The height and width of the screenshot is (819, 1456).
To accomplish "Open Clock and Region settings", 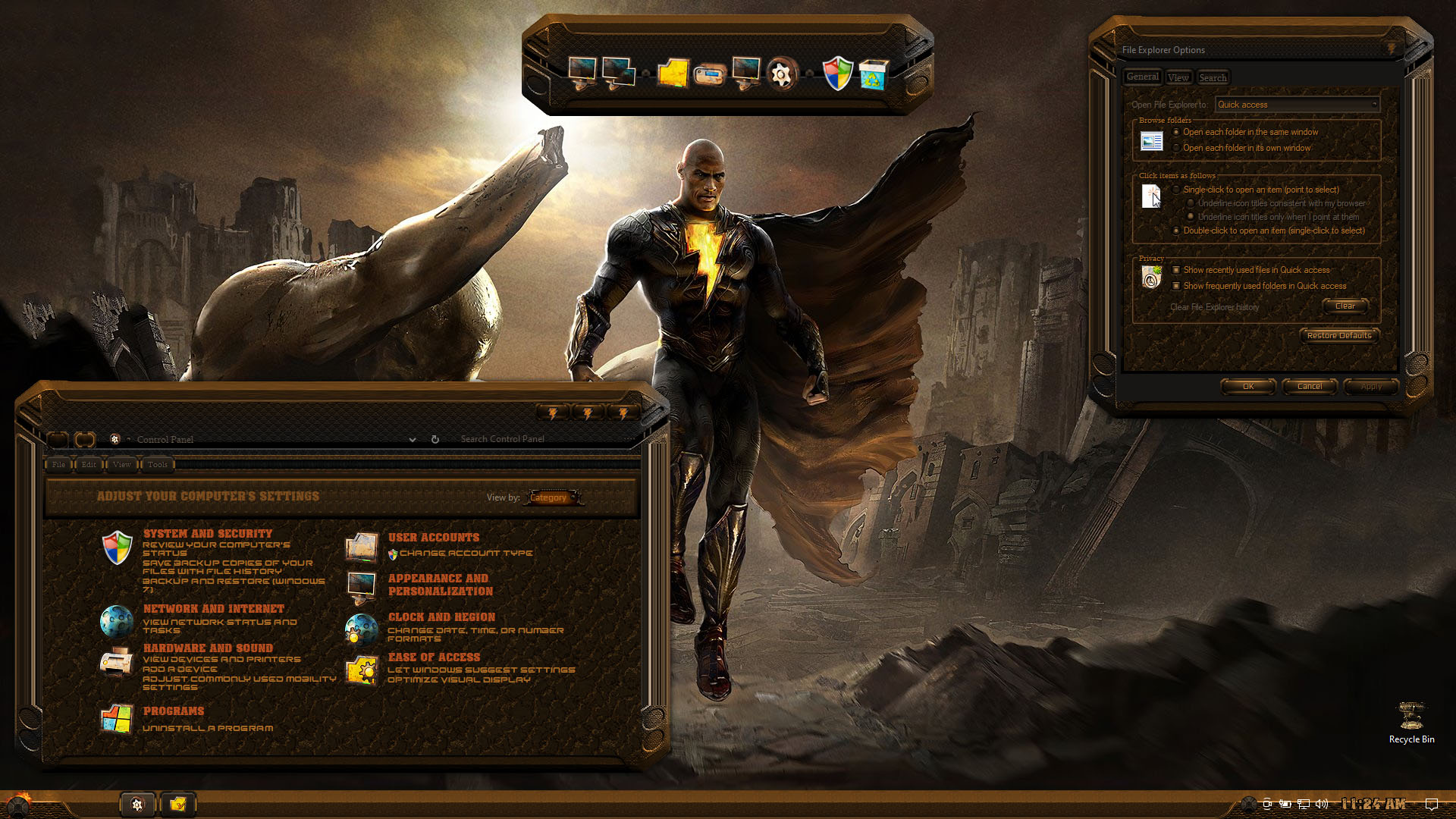I will coord(441,617).
